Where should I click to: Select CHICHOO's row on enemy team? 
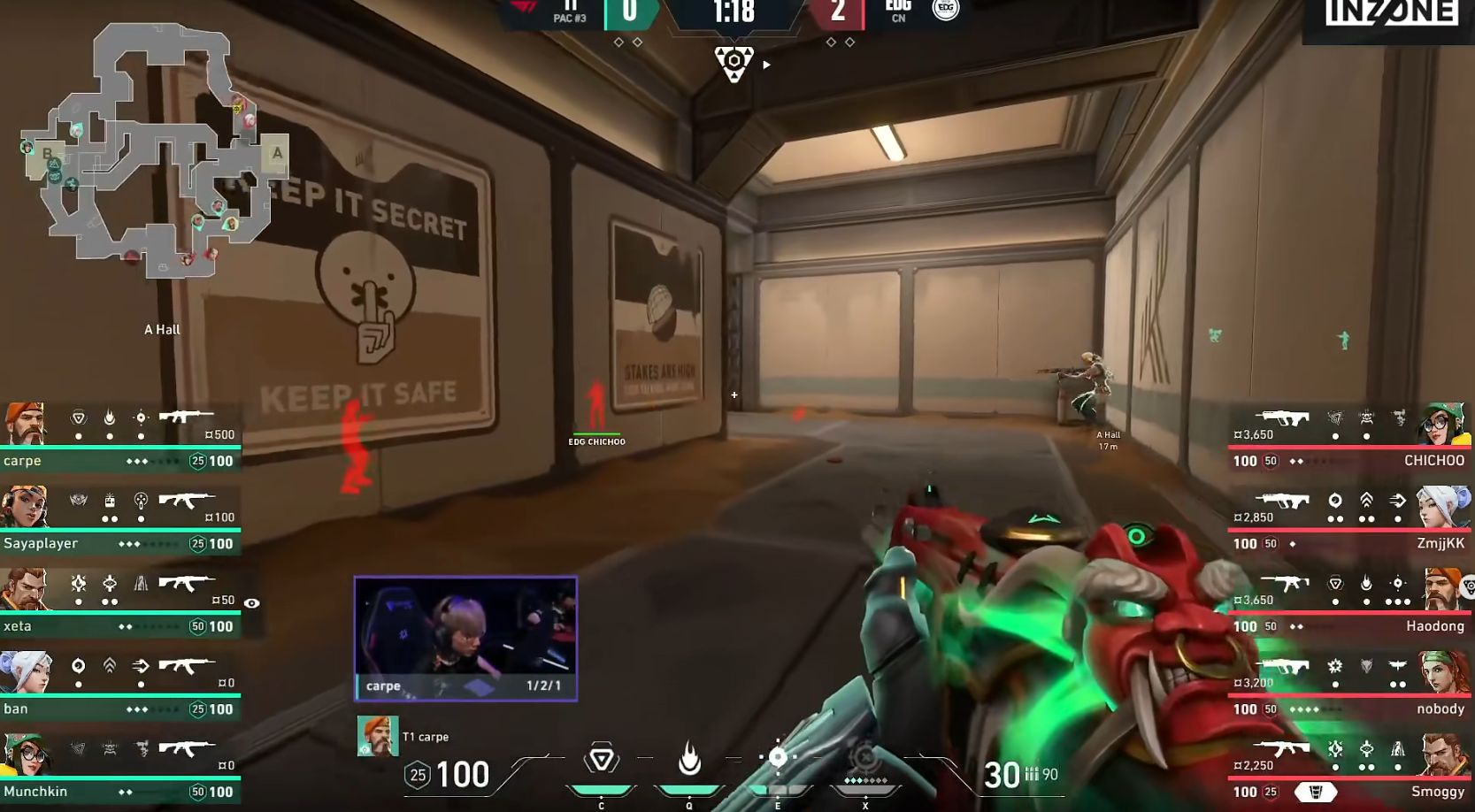(x=1349, y=436)
